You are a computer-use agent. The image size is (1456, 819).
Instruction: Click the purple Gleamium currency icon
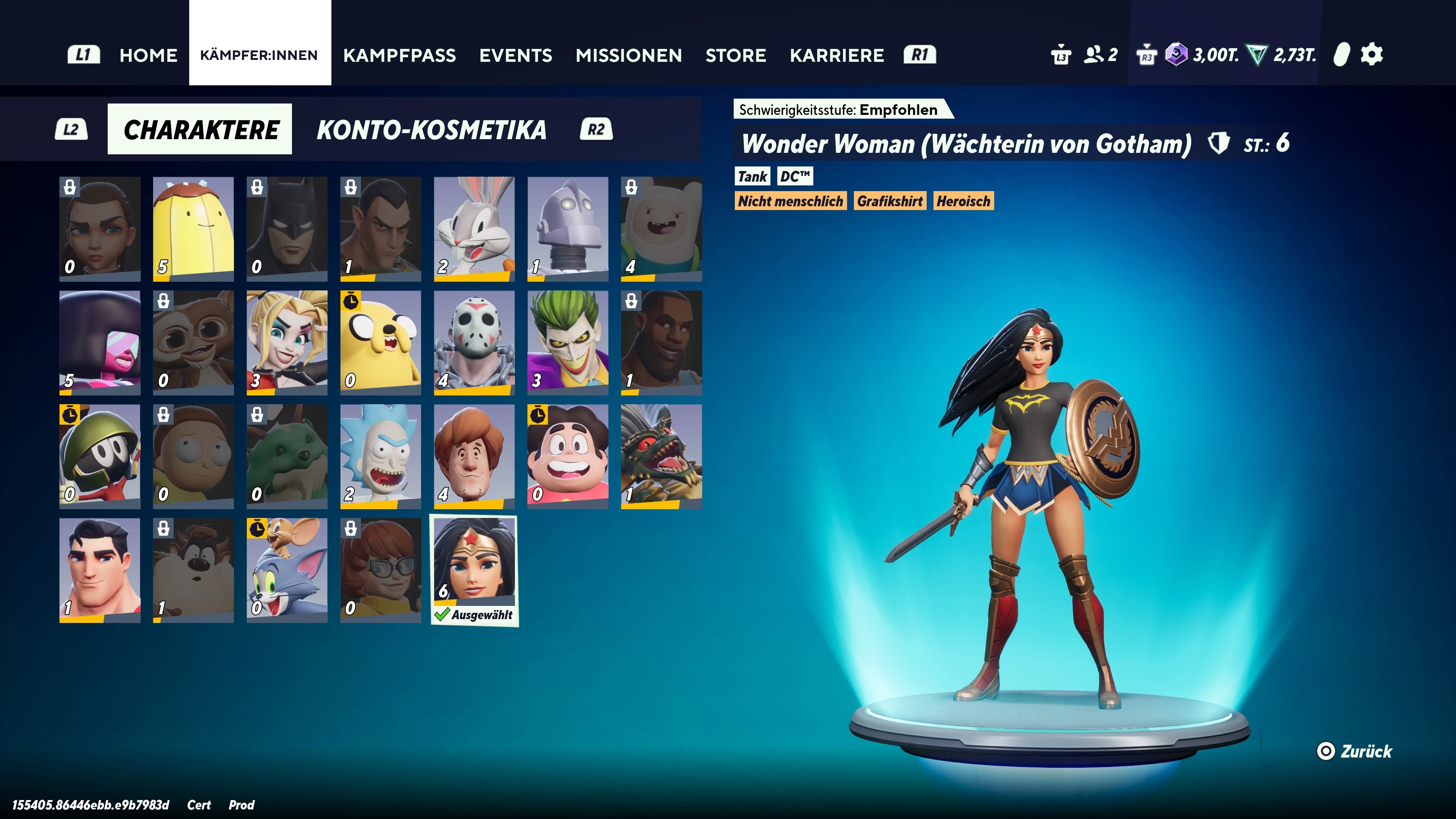pos(1177,55)
